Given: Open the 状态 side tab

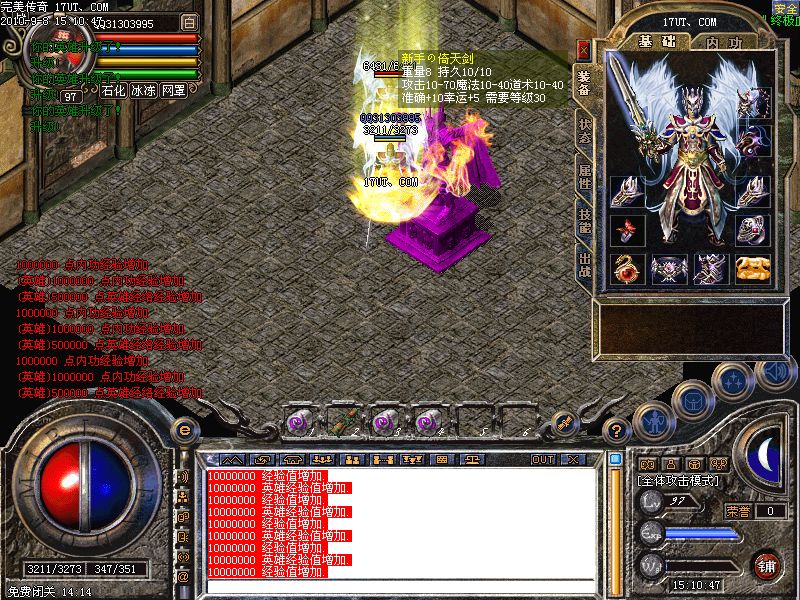Looking at the screenshot, I should 584,133.
